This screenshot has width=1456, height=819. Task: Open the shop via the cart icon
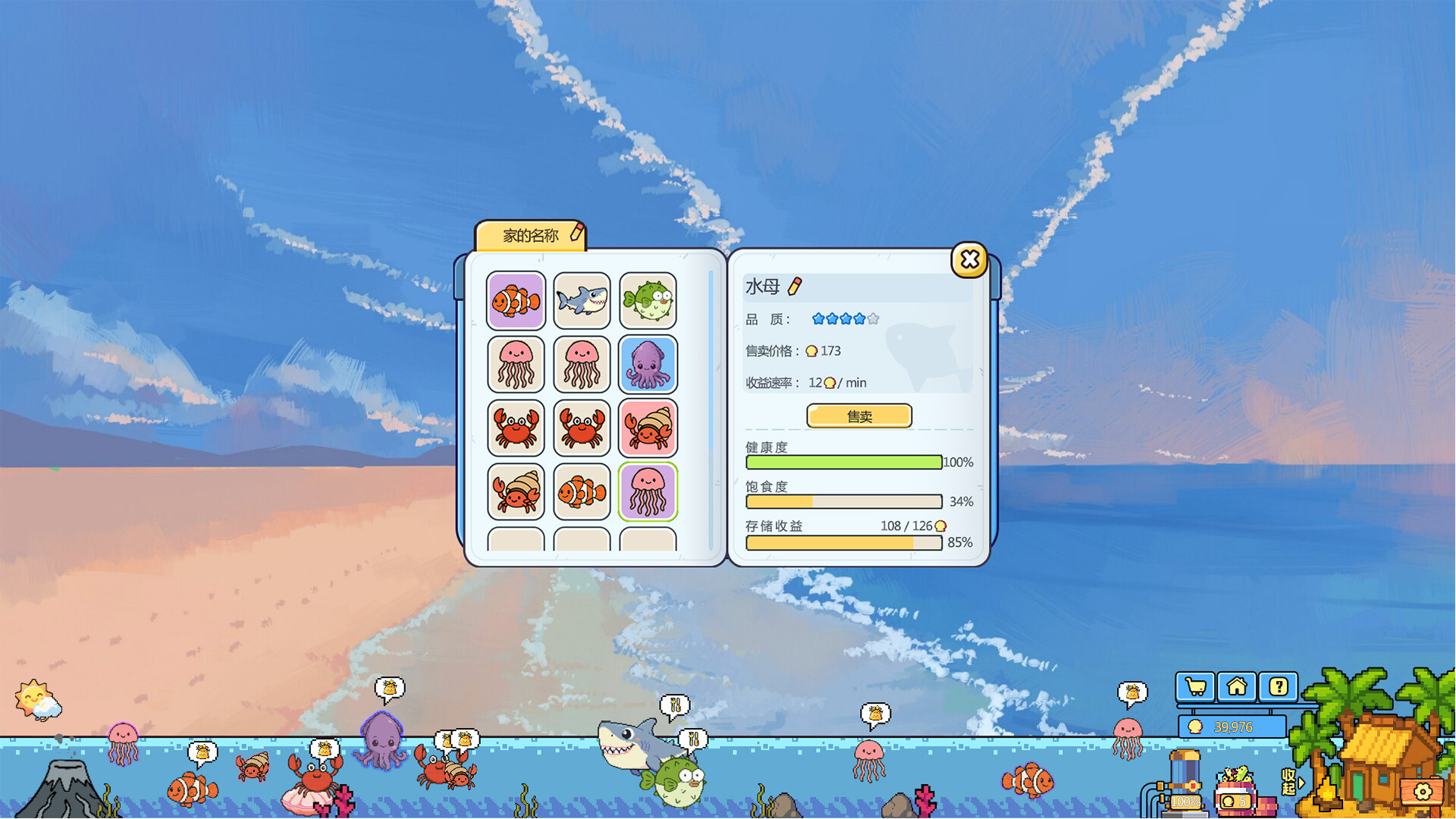[x=1197, y=686]
